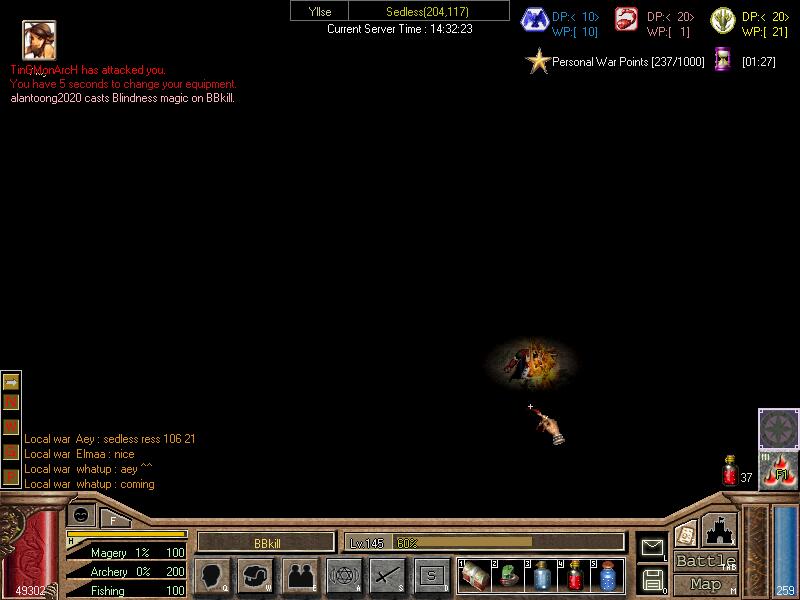Click the floppy disk save icon
The image size is (800, 600).
pyautogui.click(x=652, y=578)
